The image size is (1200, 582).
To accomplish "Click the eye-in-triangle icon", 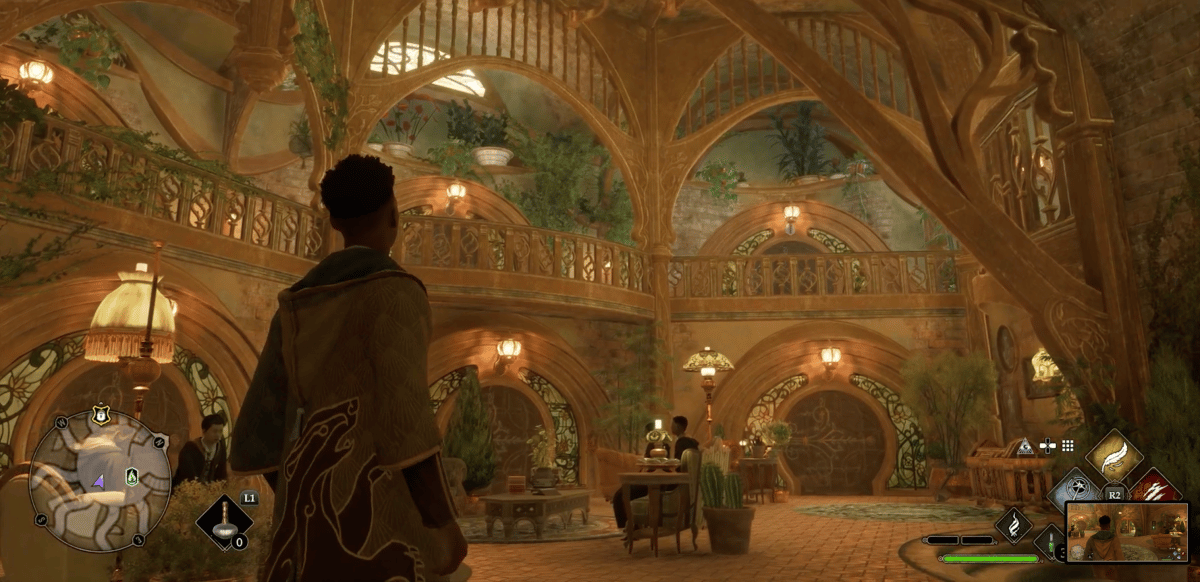I will click(x=1025, y=447).
